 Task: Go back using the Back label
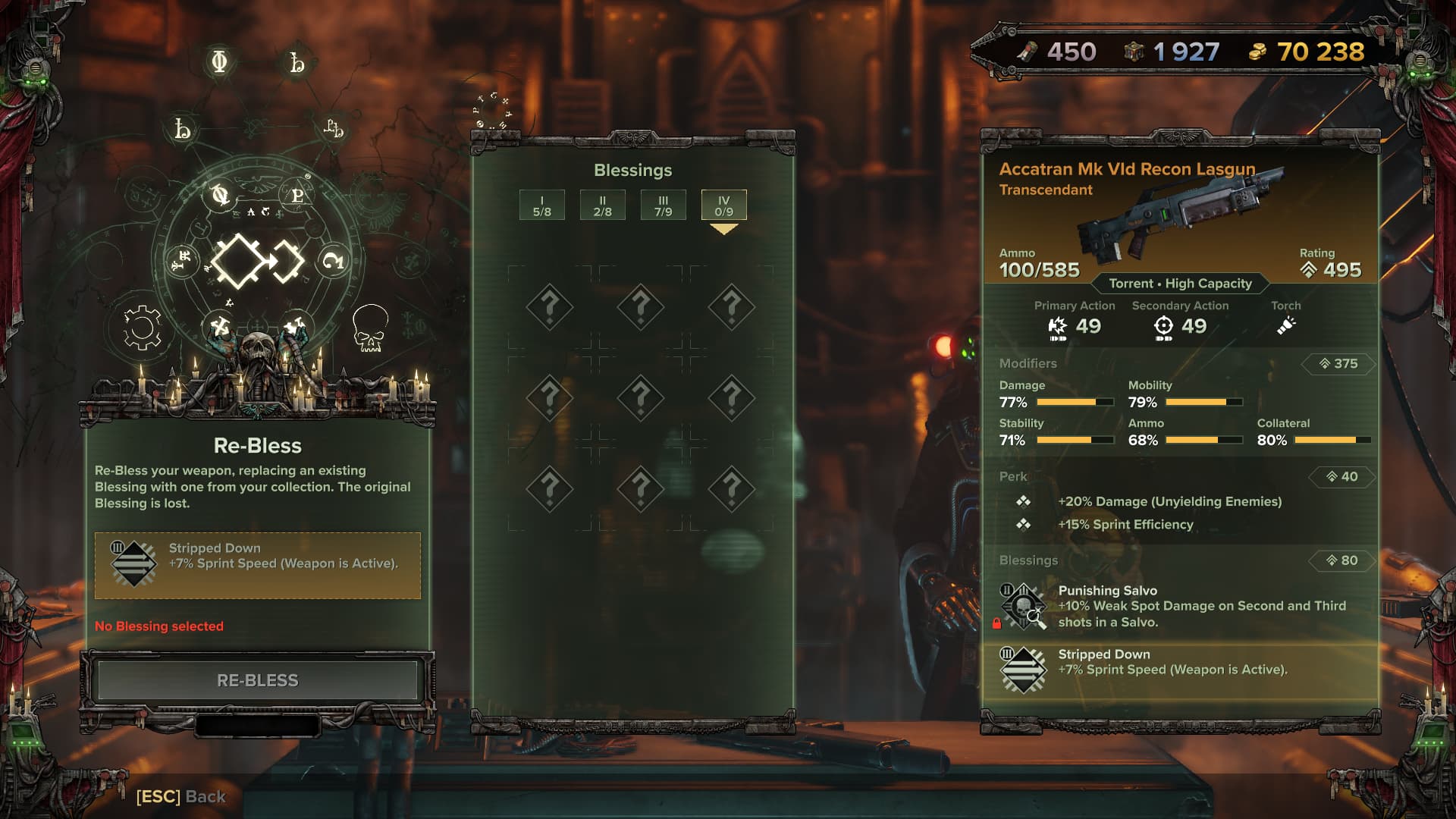tap(180, 796)
